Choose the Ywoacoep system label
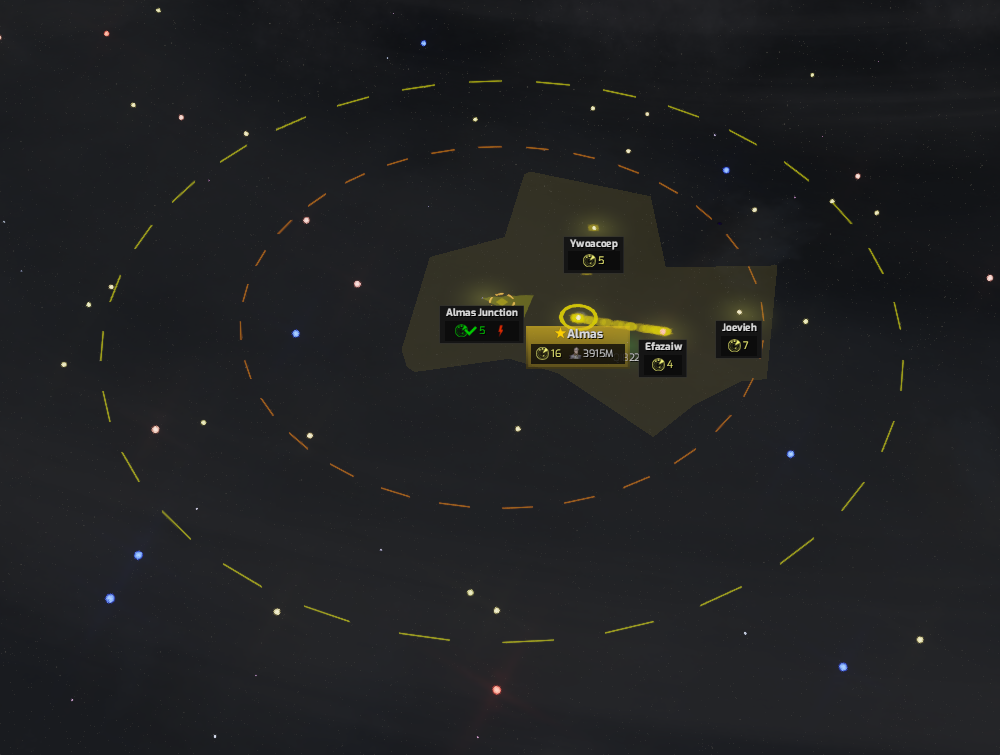Image resolution: width=1000 pixels, height=755 pixels. point(594,244)
